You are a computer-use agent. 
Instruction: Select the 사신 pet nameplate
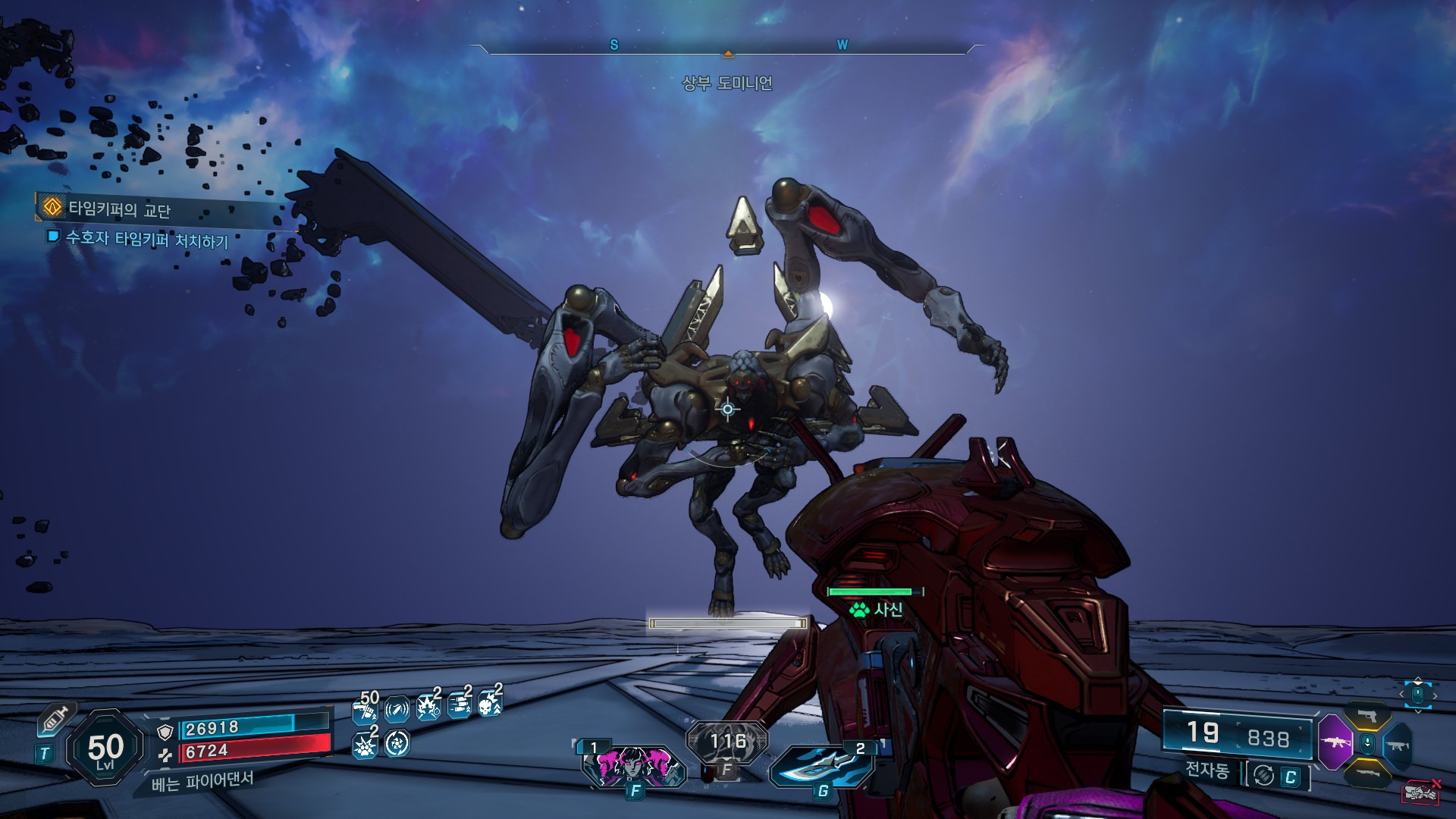(x=877, y=609)
